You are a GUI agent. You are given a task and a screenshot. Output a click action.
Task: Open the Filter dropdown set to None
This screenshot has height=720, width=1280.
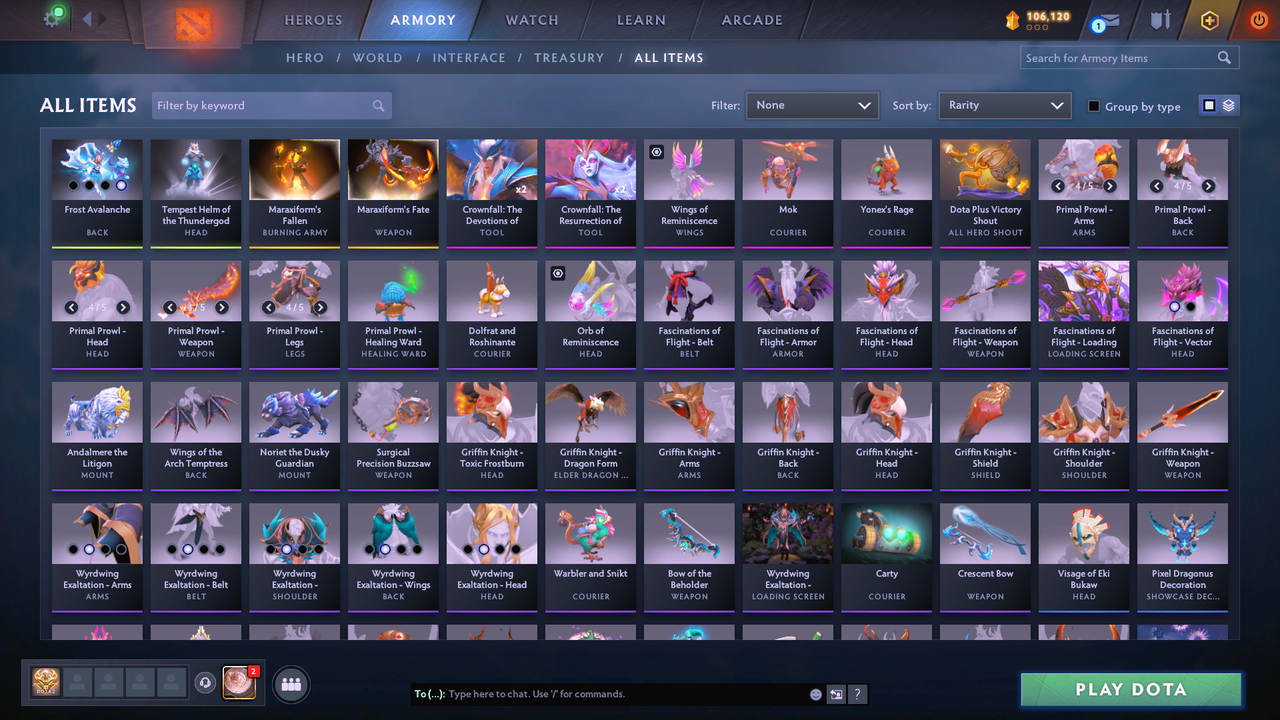click(812, 105)
